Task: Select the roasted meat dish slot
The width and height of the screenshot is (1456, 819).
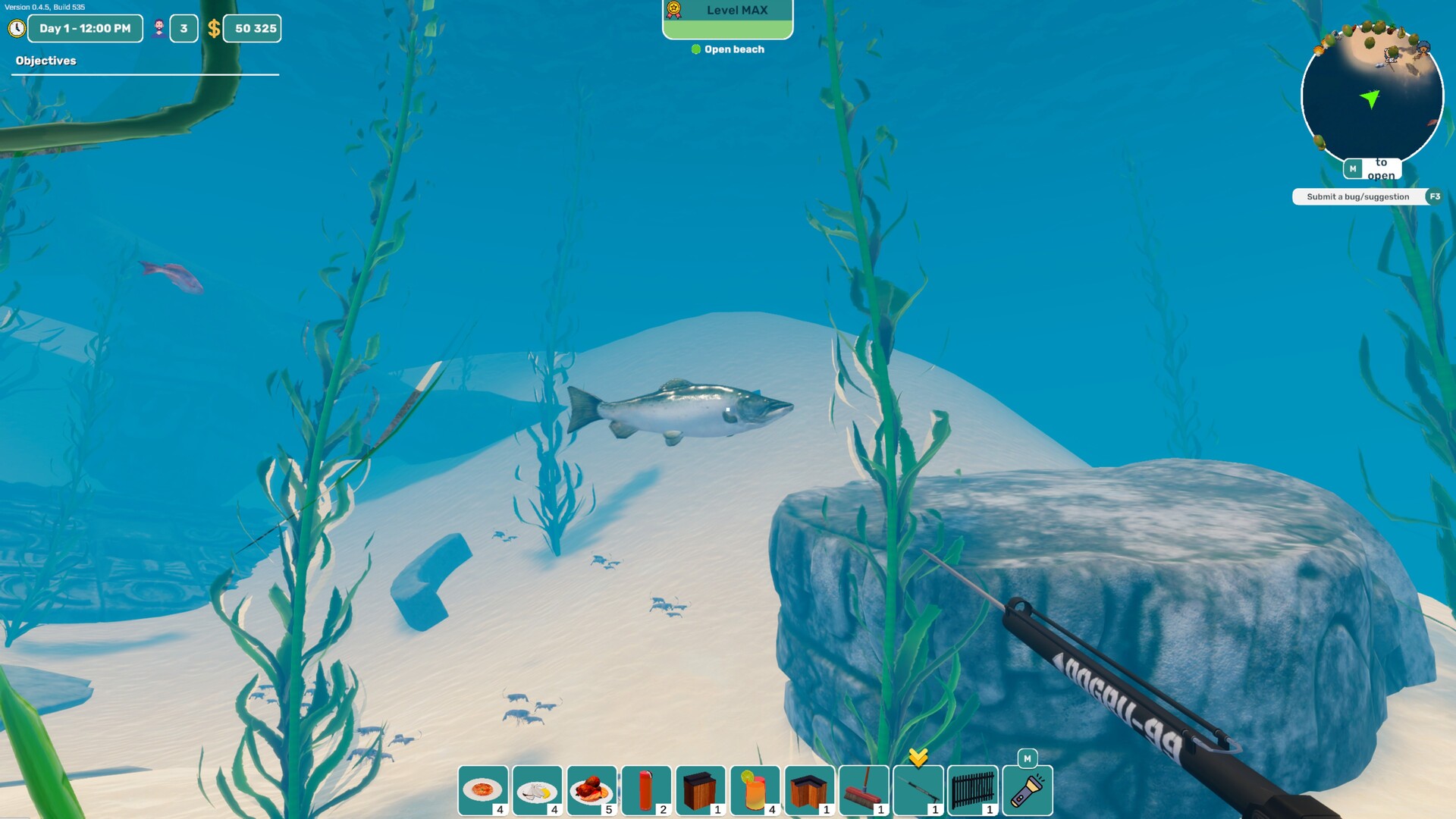Action: (x=592, y=790)
